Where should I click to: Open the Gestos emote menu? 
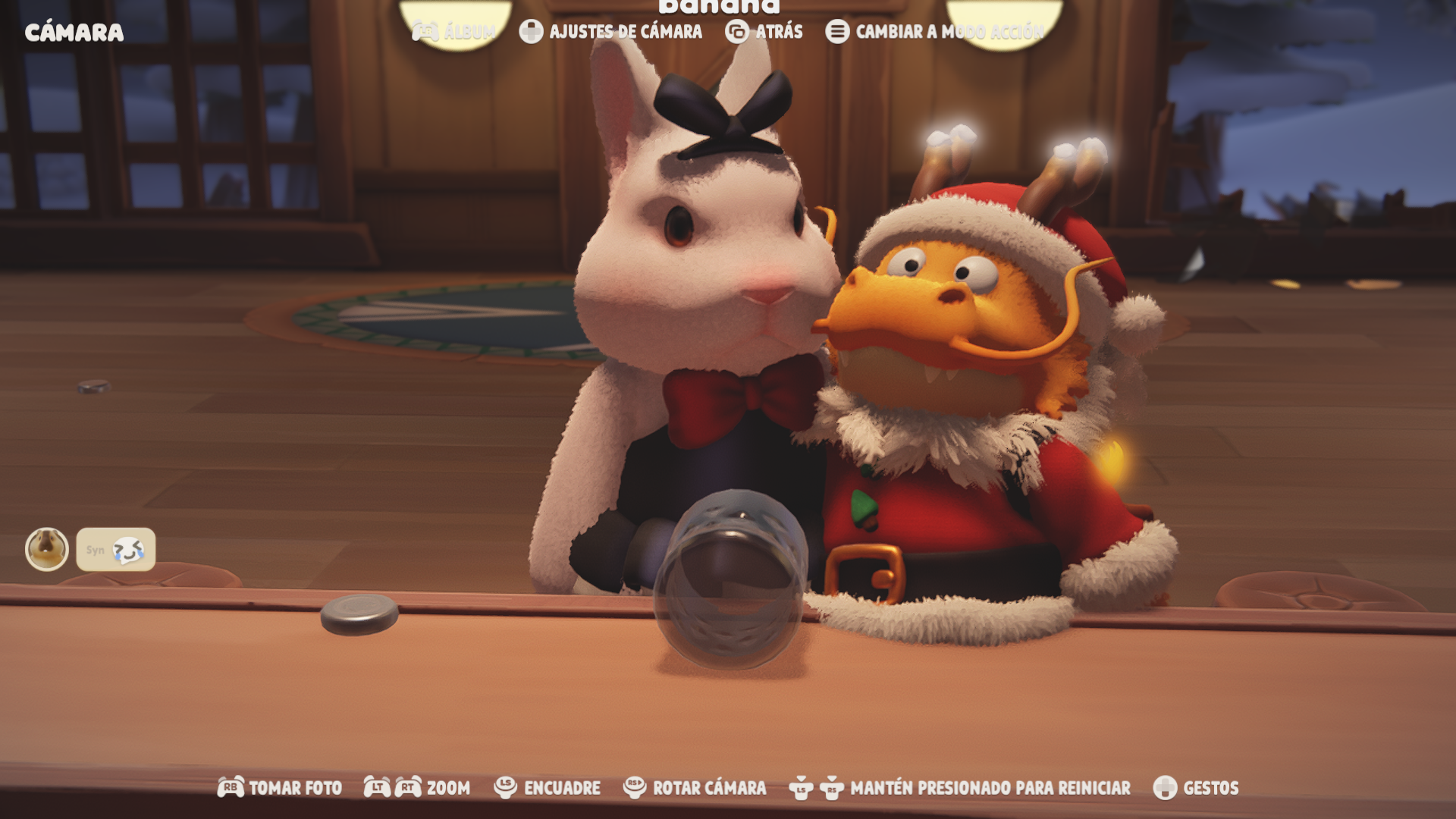(x=1196, y=788)
